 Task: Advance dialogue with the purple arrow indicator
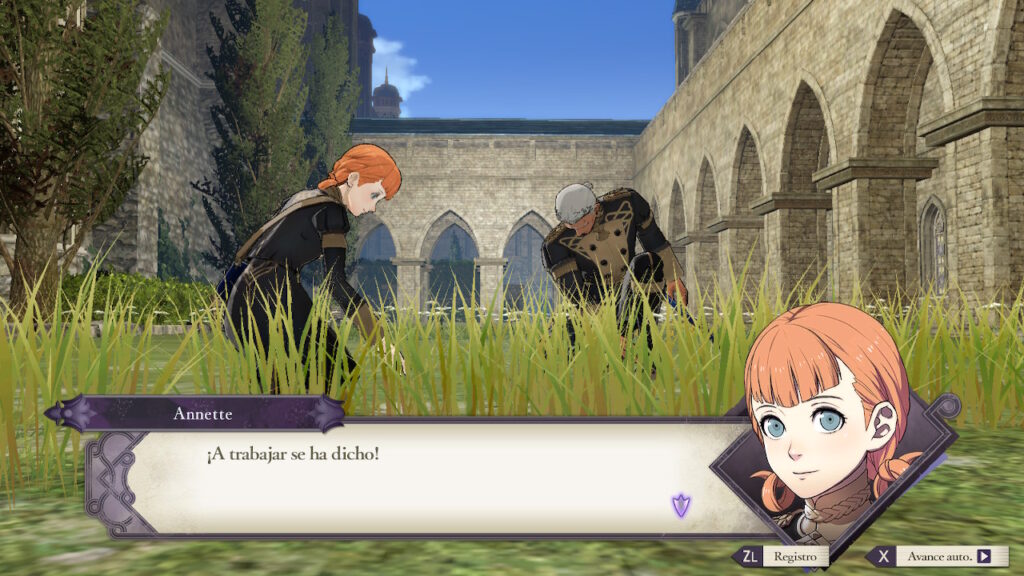point(681,505)
